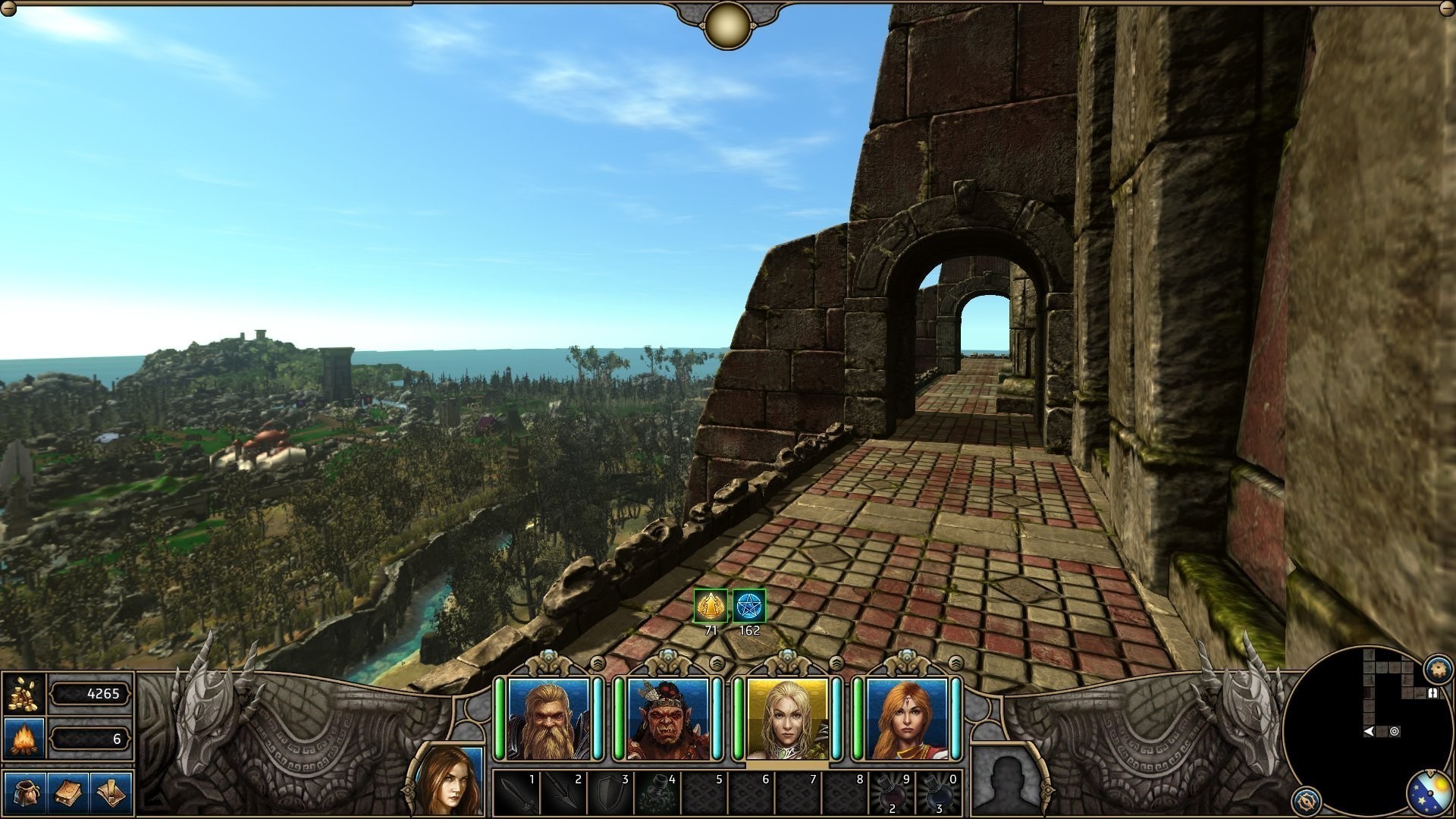Select the orc party member portrait
The width and height of the screenshot is (1456, 819).
point(668,719)
